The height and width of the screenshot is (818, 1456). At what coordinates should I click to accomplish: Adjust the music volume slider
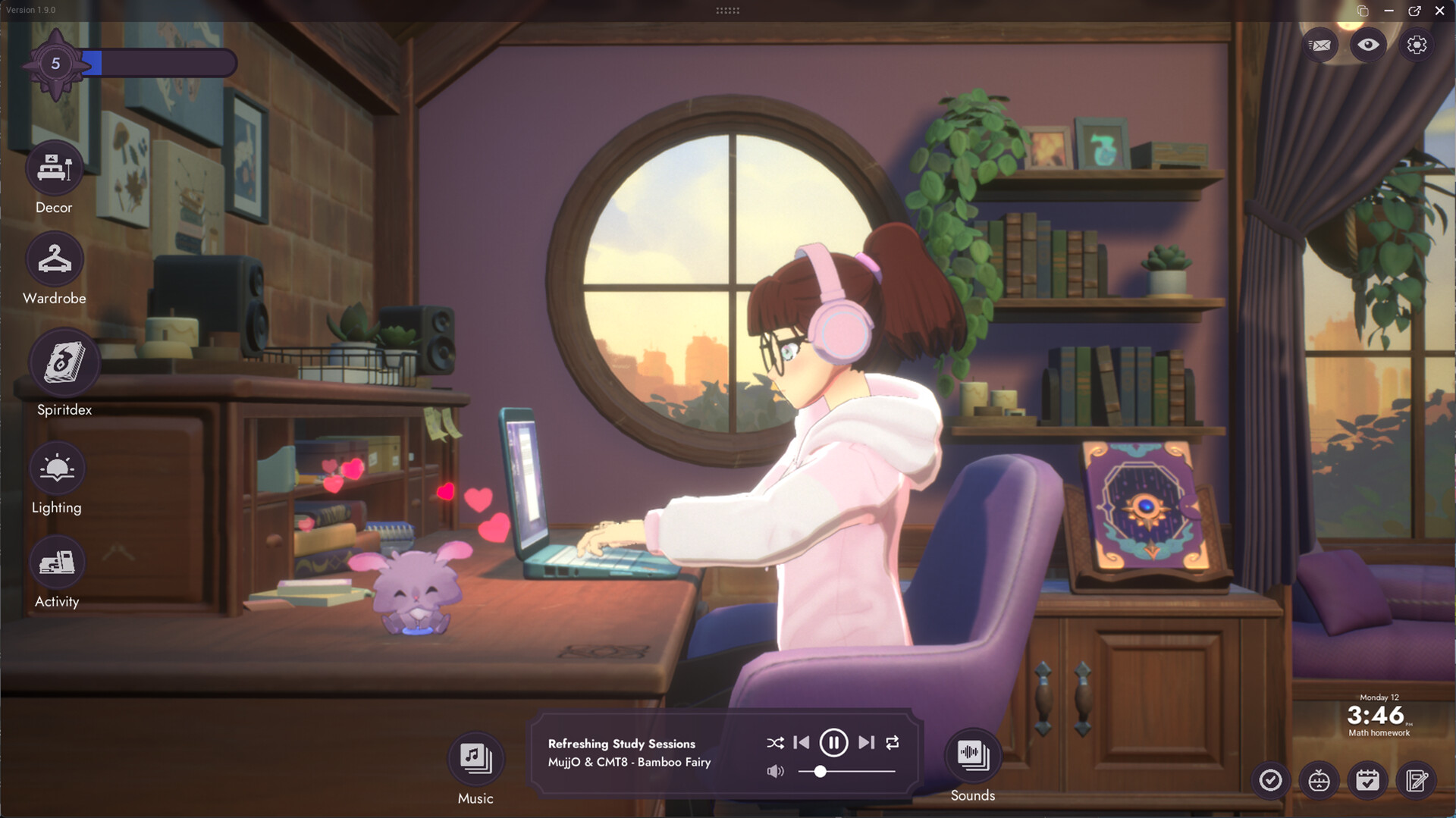click(x=821, y=772)
